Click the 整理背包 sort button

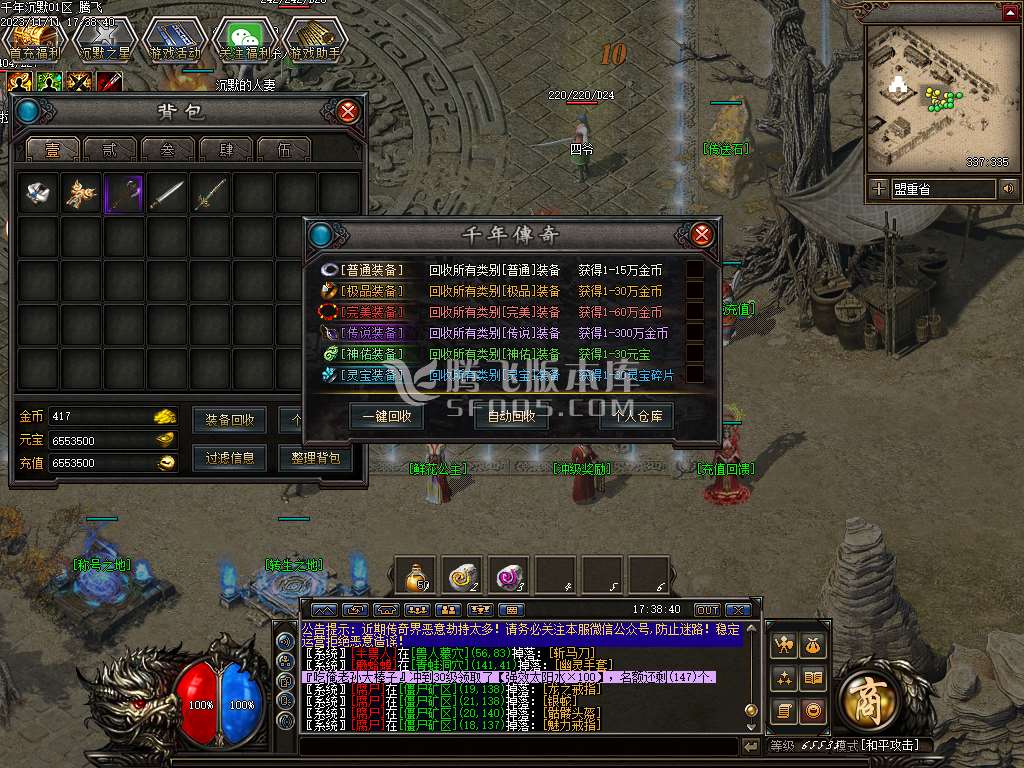315,458
